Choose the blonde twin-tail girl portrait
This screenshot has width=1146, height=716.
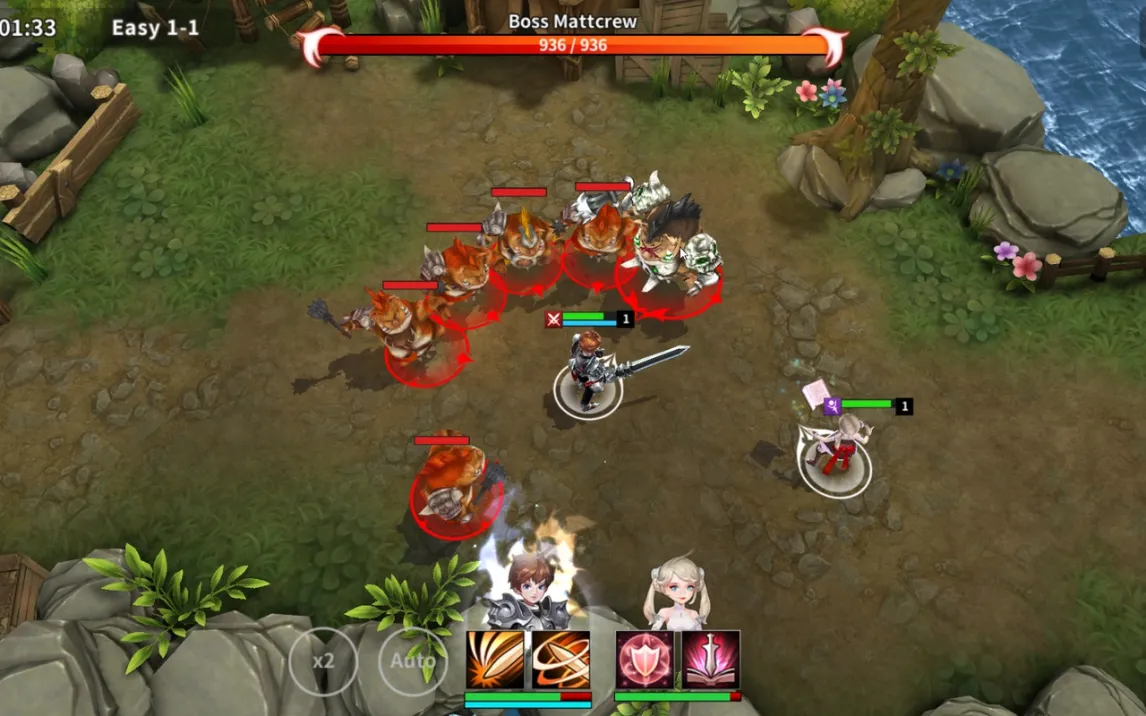676,592
